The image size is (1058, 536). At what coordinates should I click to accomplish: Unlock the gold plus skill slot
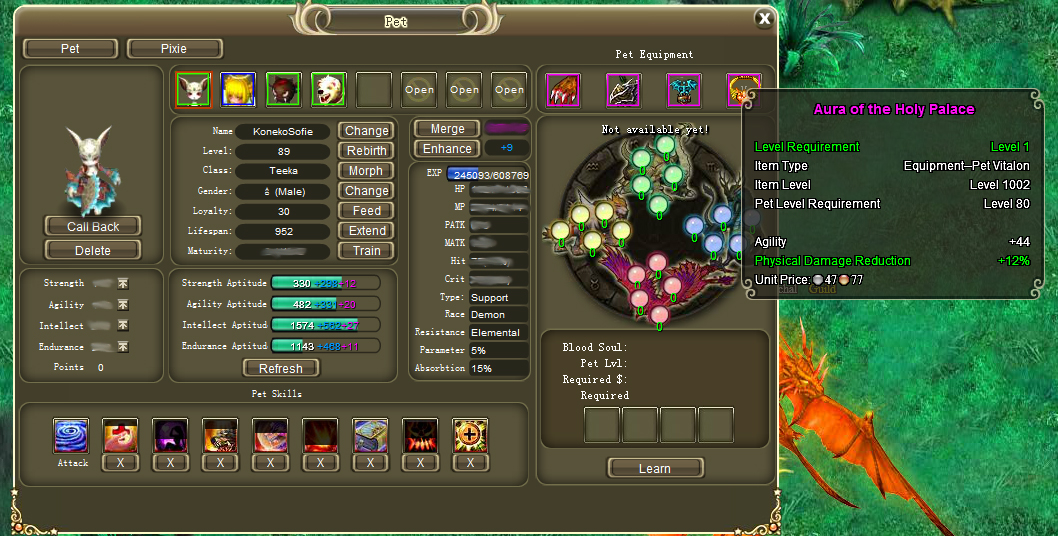pyautogui.click(x=470, y=436)
